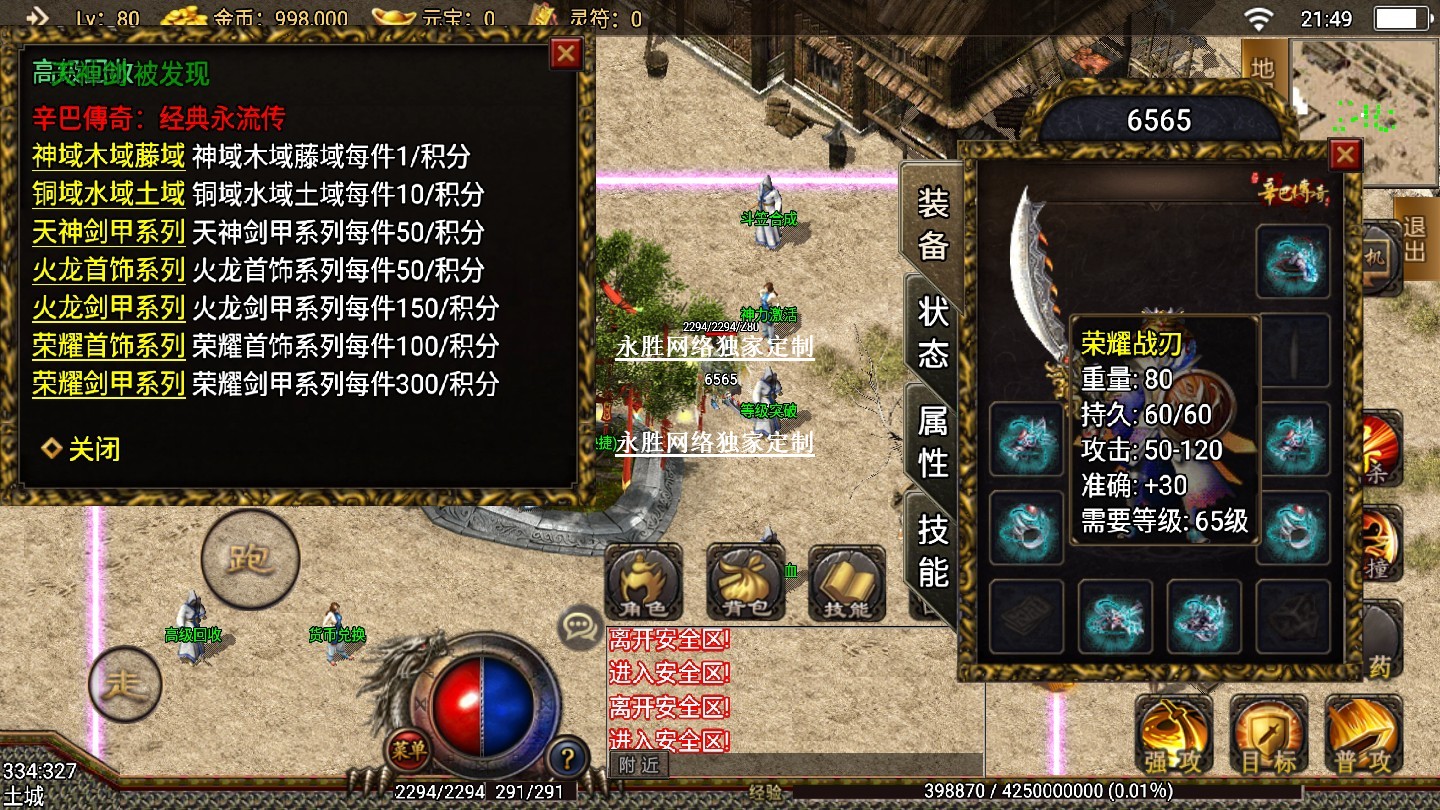Image resolution: width=1440 pixels, height=810 pixels.
Task: Open the 角色 character button
Action: tap(643, 583)
